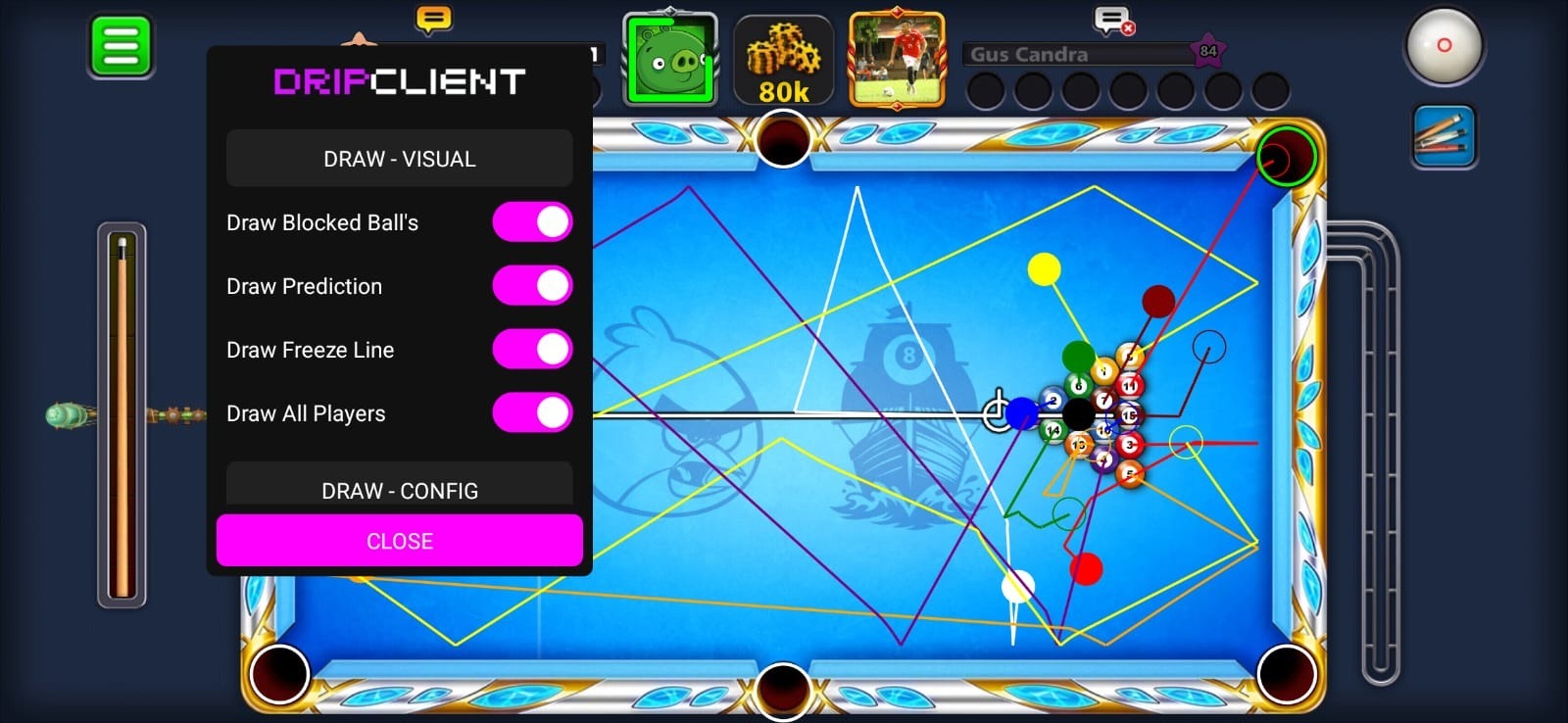
Task: Open the yellow chat bubble at the top
Action: (432, 20)
